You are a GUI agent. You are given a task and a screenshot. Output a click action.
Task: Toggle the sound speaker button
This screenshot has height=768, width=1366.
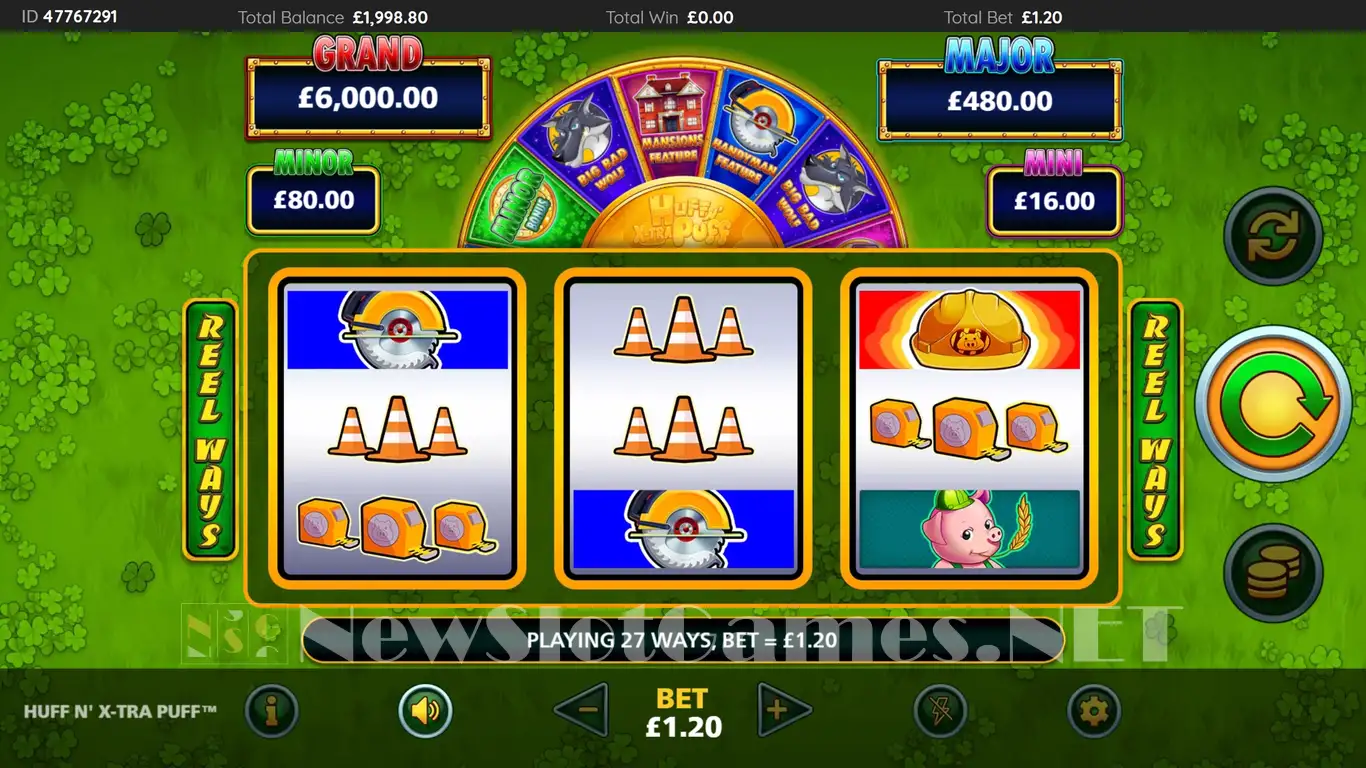pos(425,711)
